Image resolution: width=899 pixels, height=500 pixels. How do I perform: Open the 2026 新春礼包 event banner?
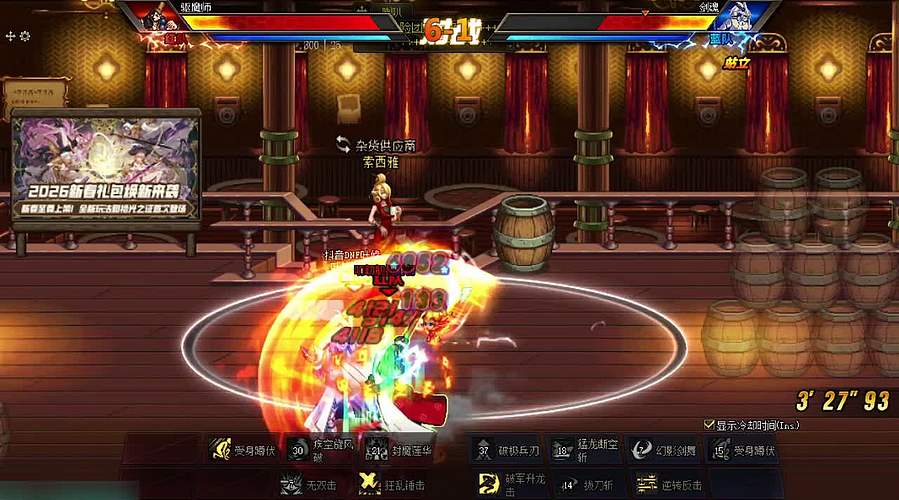point(106,167)
